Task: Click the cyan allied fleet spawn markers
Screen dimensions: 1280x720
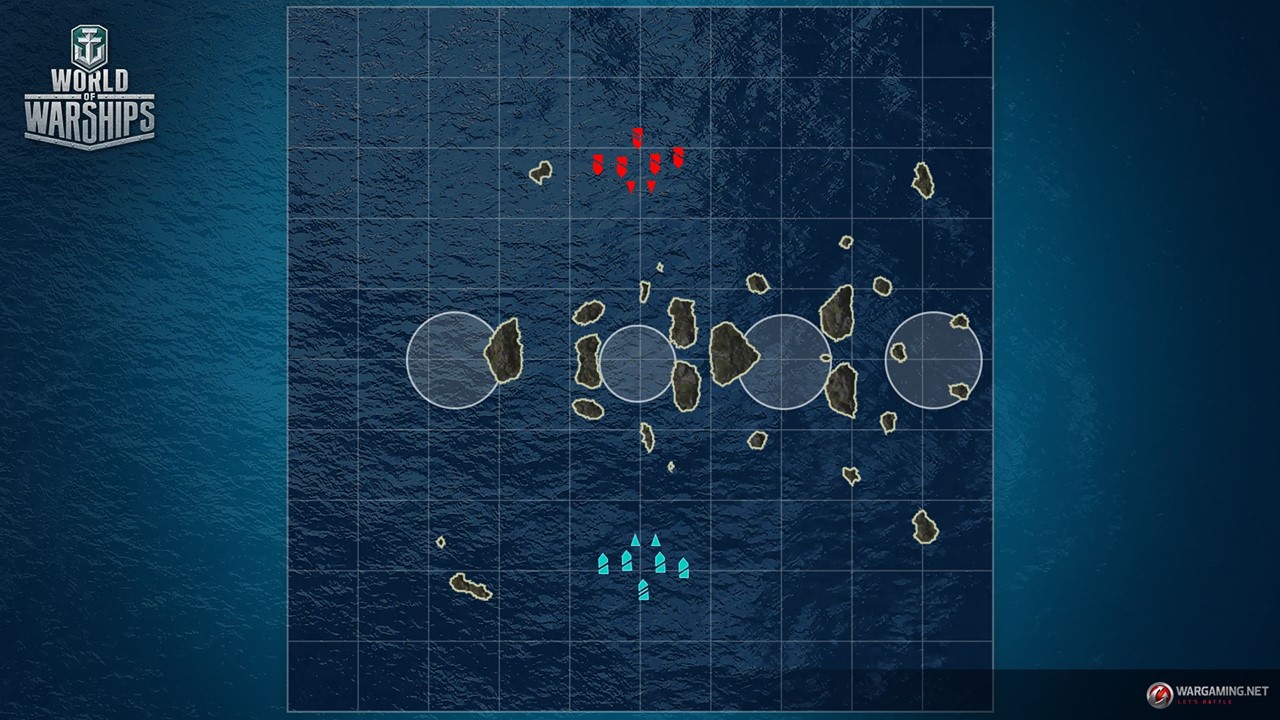Action: [642, 566]
